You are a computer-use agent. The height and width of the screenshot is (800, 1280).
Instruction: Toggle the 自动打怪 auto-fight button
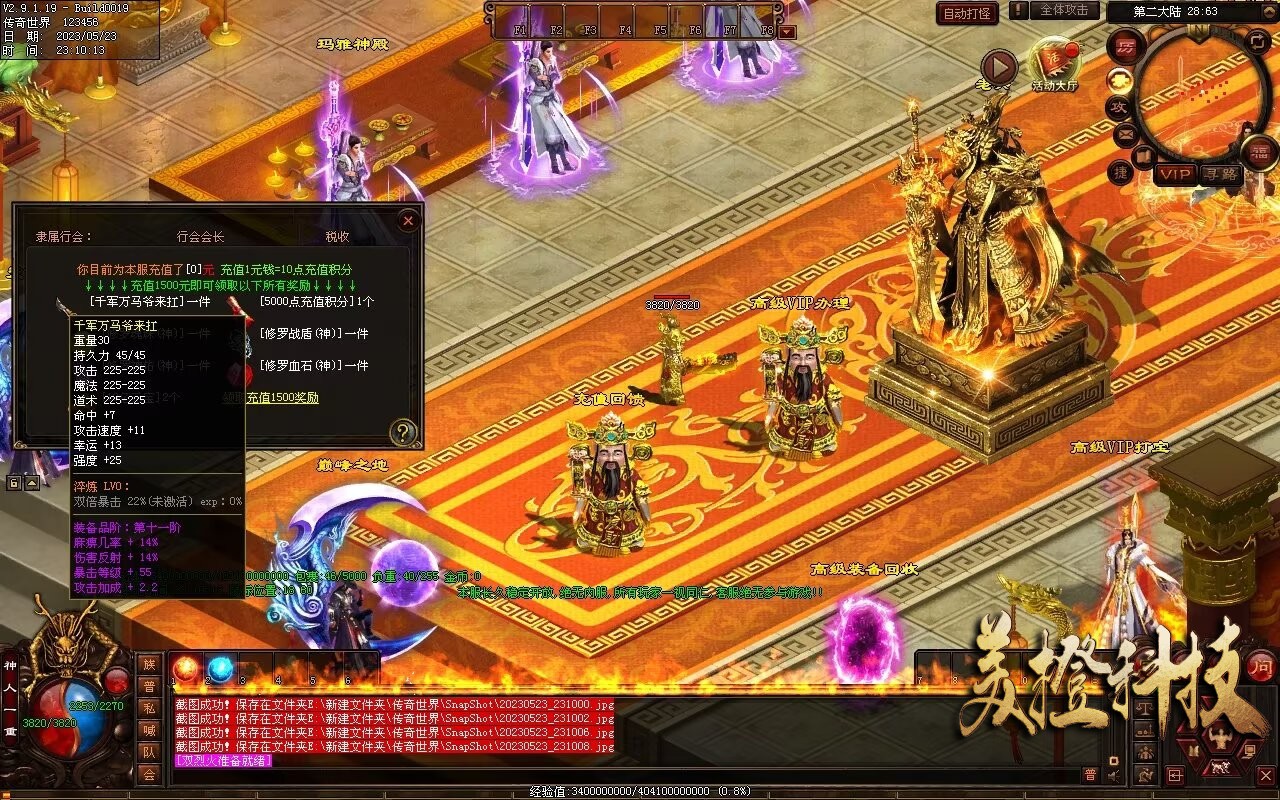pos(967,13)
